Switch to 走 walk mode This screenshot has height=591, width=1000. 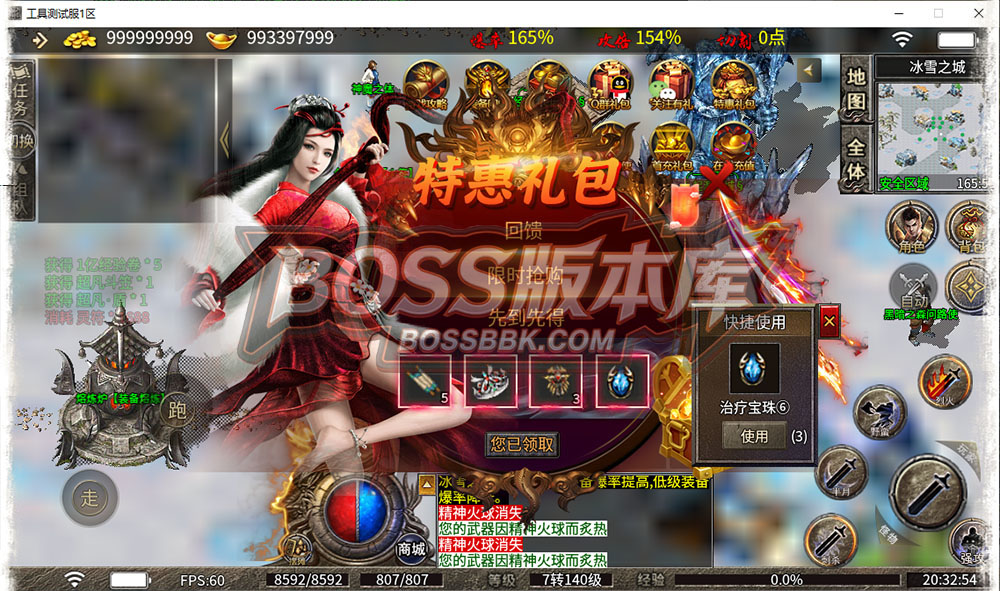click(90, 496)
